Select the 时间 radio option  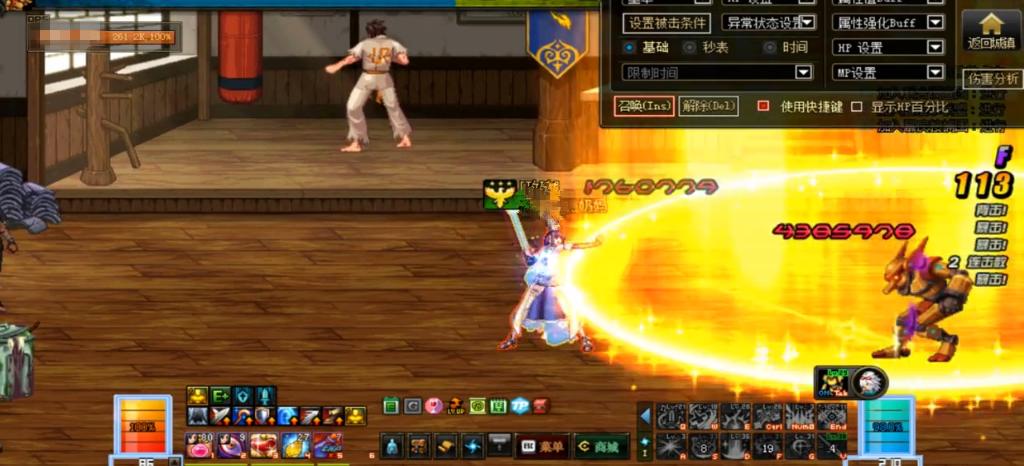point(769,47)
